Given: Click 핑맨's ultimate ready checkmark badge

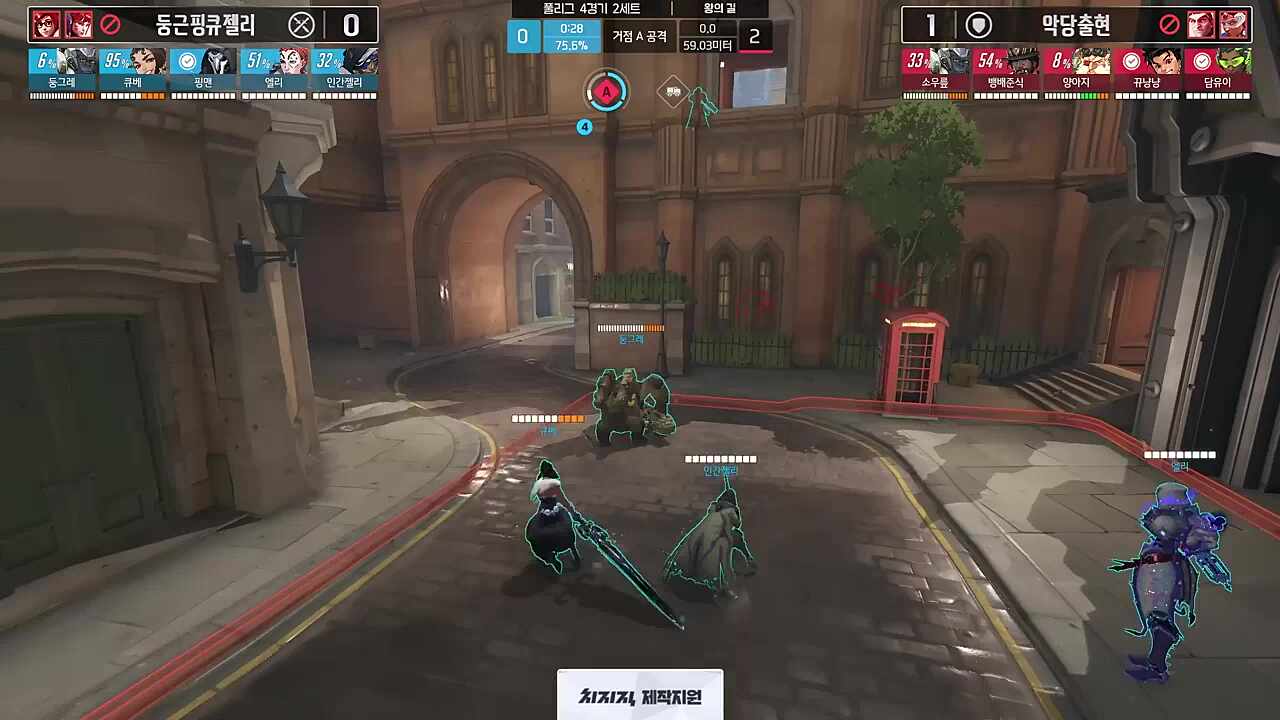Looking at the screenshot, I should [x=186, y=61].
